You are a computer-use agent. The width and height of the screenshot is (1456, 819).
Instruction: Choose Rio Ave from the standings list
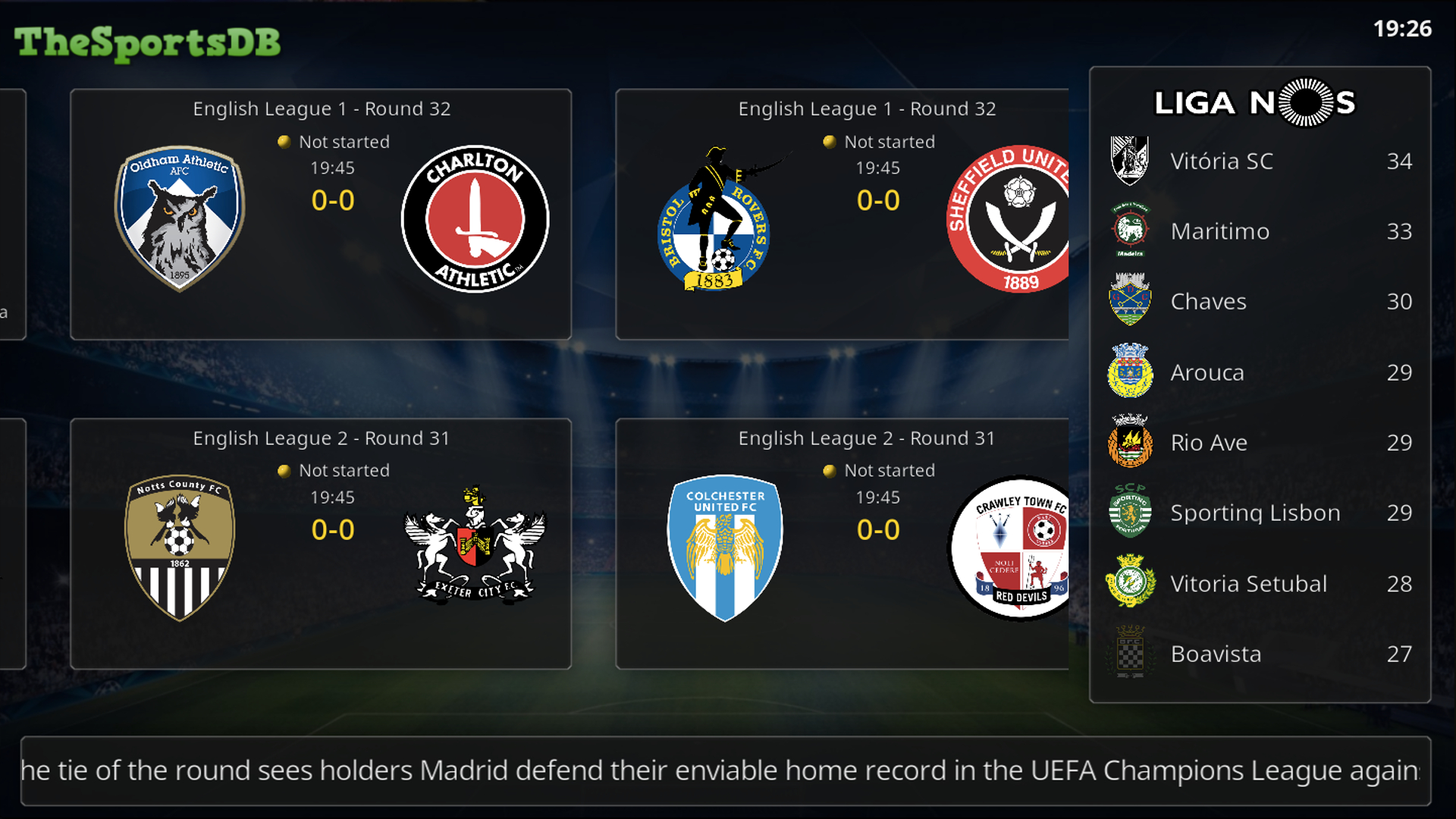[1260, 443]
